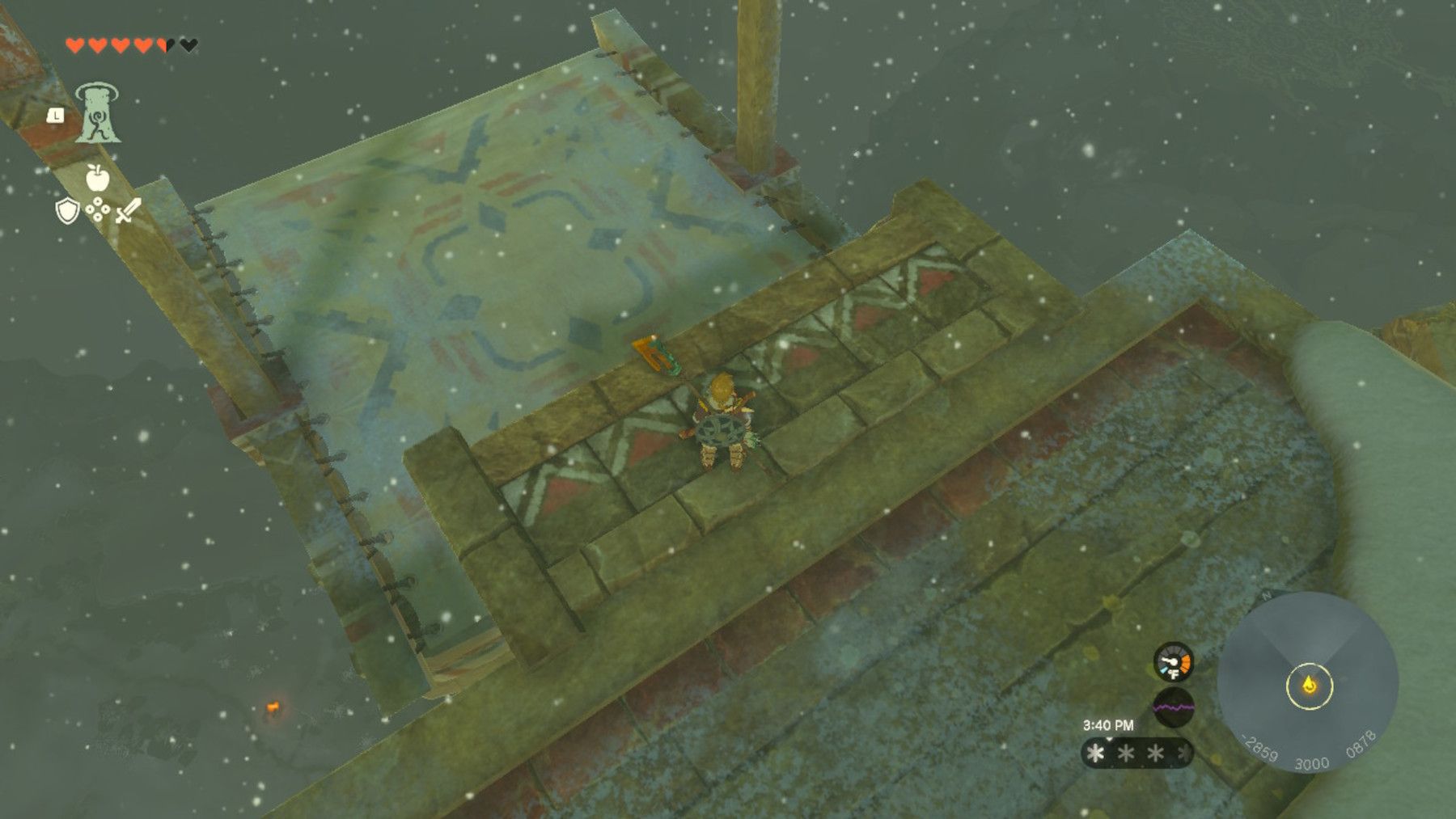Select the last empty black heart container
1456x819 pixels.
(x=187, y=45)
